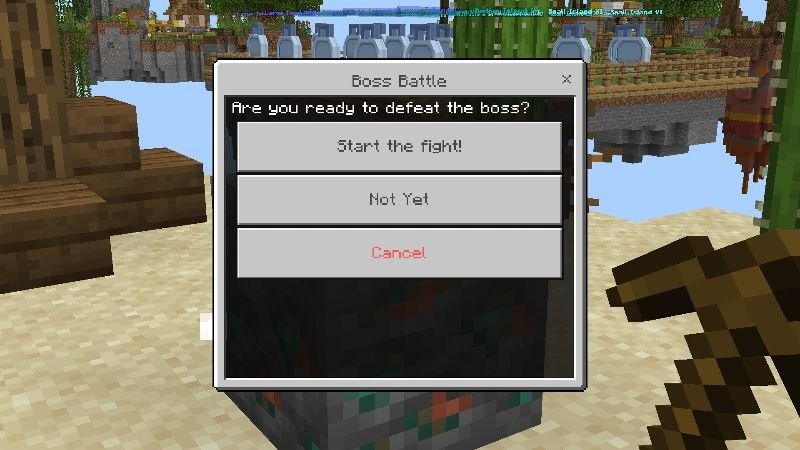Close the Boss Battle dialog

pos(567,79)
